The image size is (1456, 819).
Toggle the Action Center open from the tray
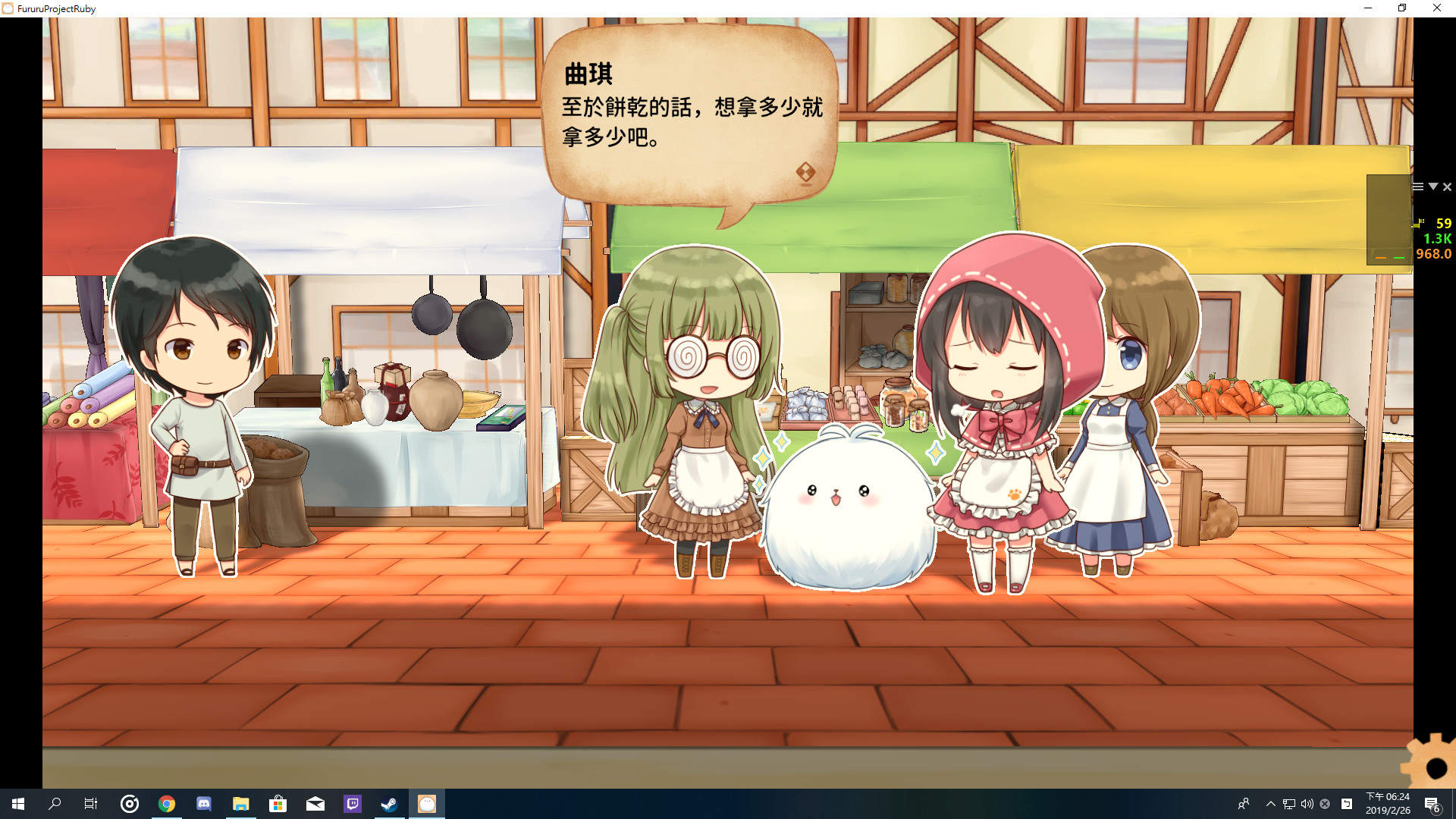pyautogui.click(x=1432, y=805)
